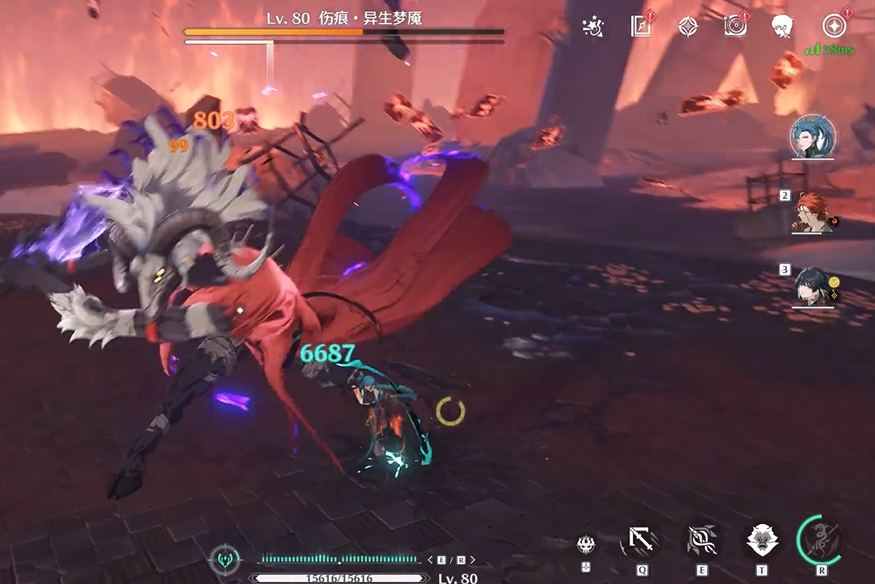The width and height of the screenshot is (875, 584).
Task: Click the target lock-on icon beside the energy bar
Action: [x=223, y=559]
